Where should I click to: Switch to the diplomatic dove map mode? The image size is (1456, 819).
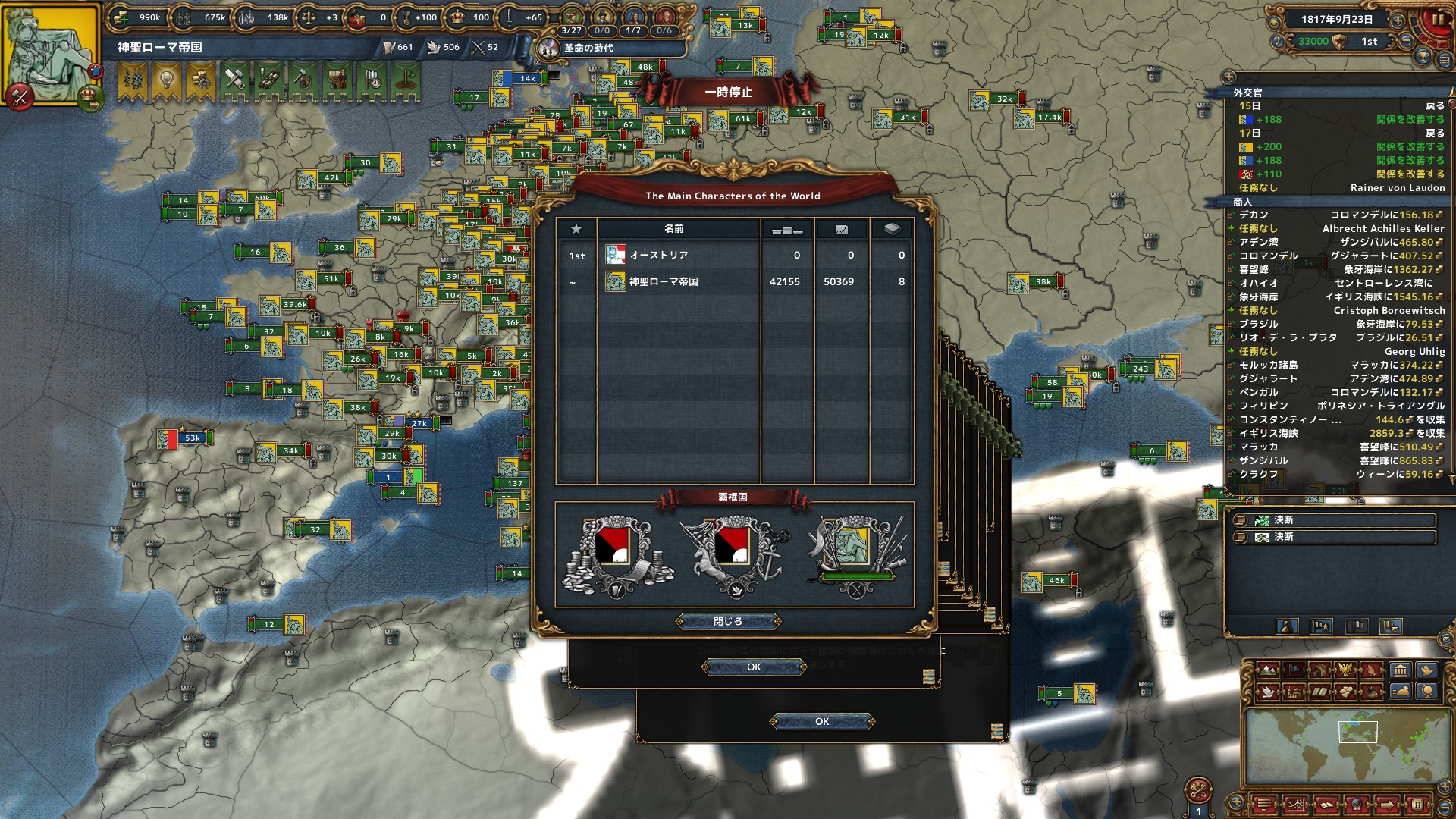(1267, 692)
